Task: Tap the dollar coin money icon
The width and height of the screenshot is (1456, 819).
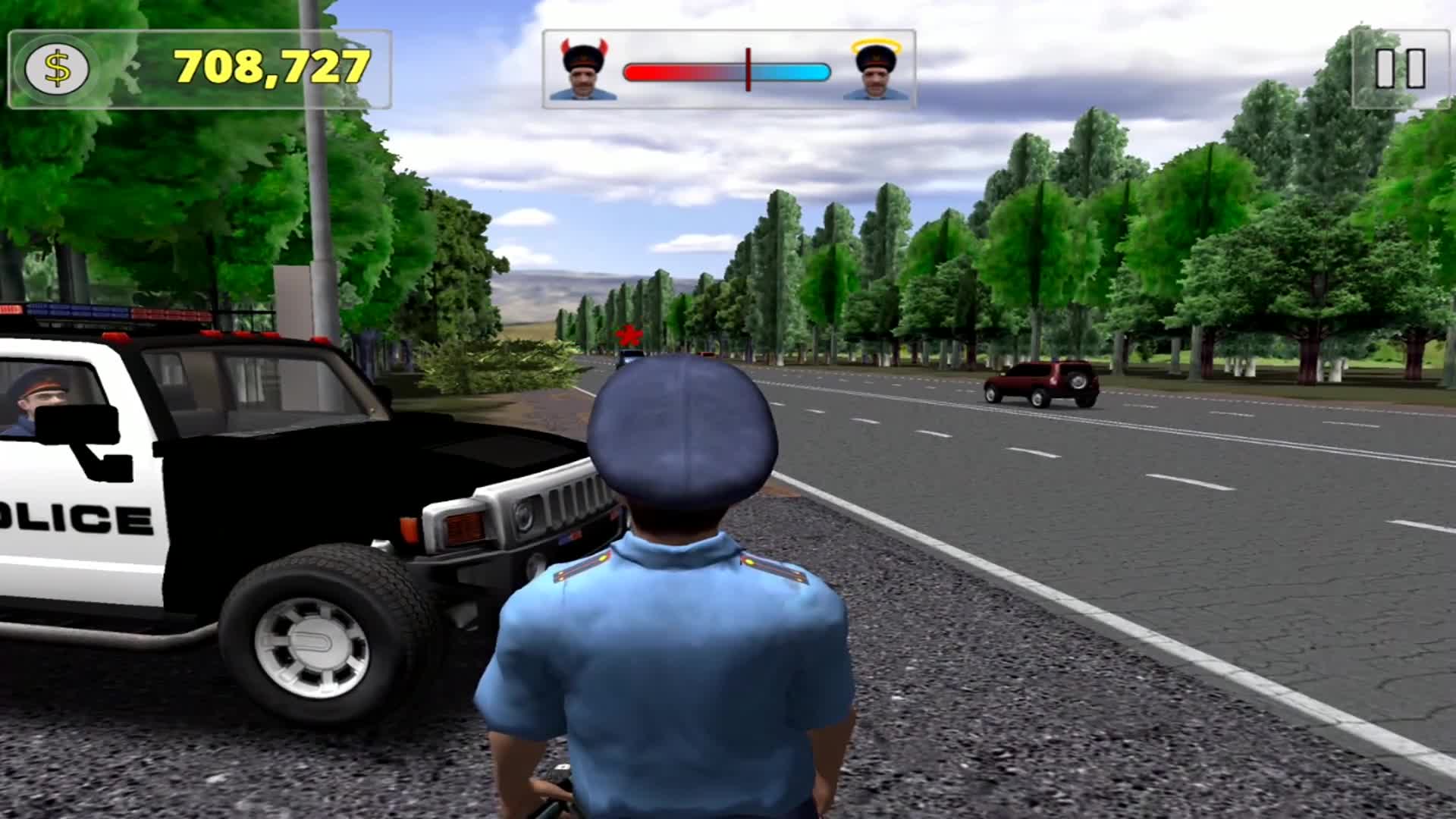Action: (x=57, y=69)
